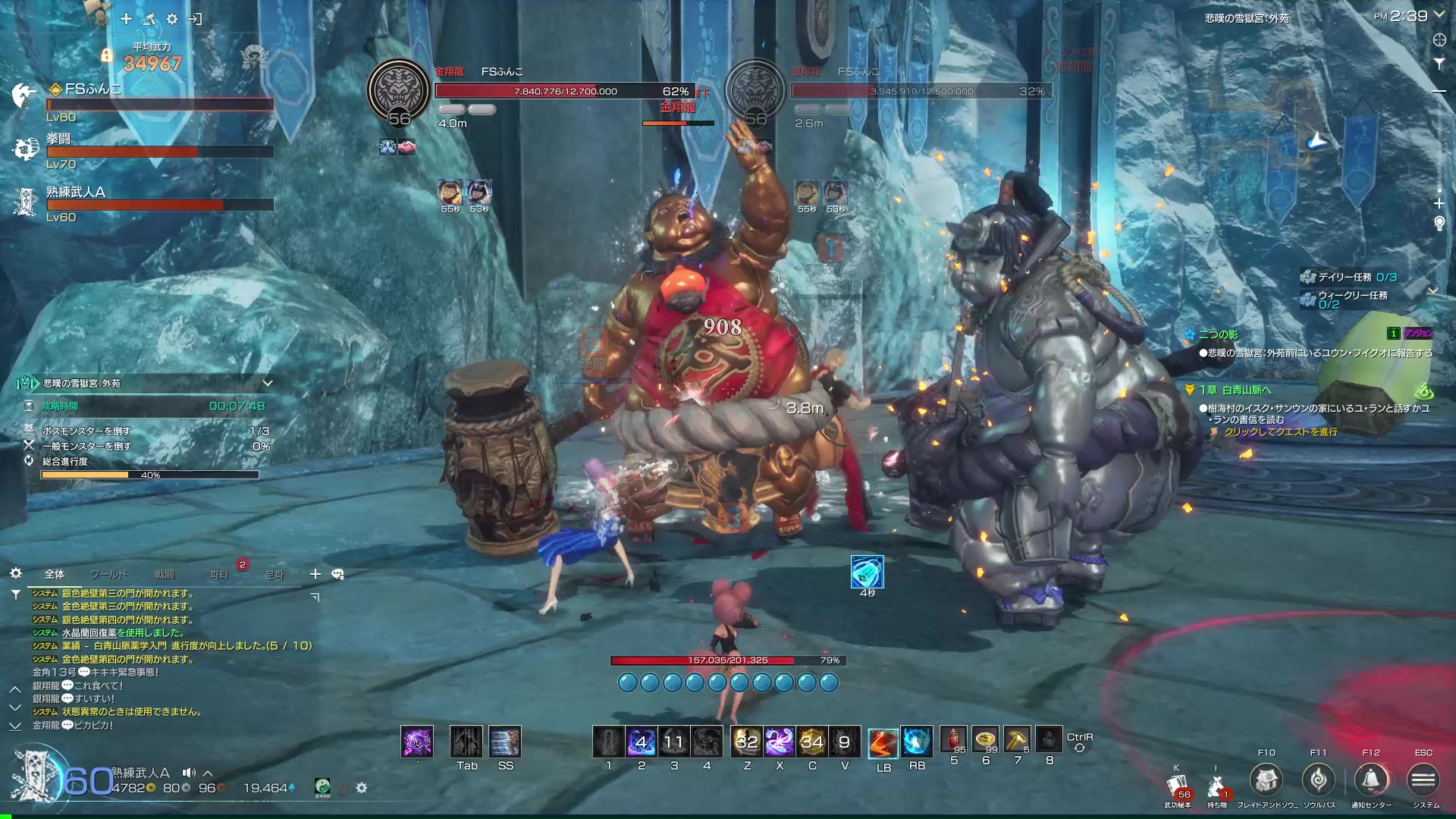The width and height of the screenshot is (1456, 819).
Task: Open the ソウルパス soul pass
Action: (1319, 780)
